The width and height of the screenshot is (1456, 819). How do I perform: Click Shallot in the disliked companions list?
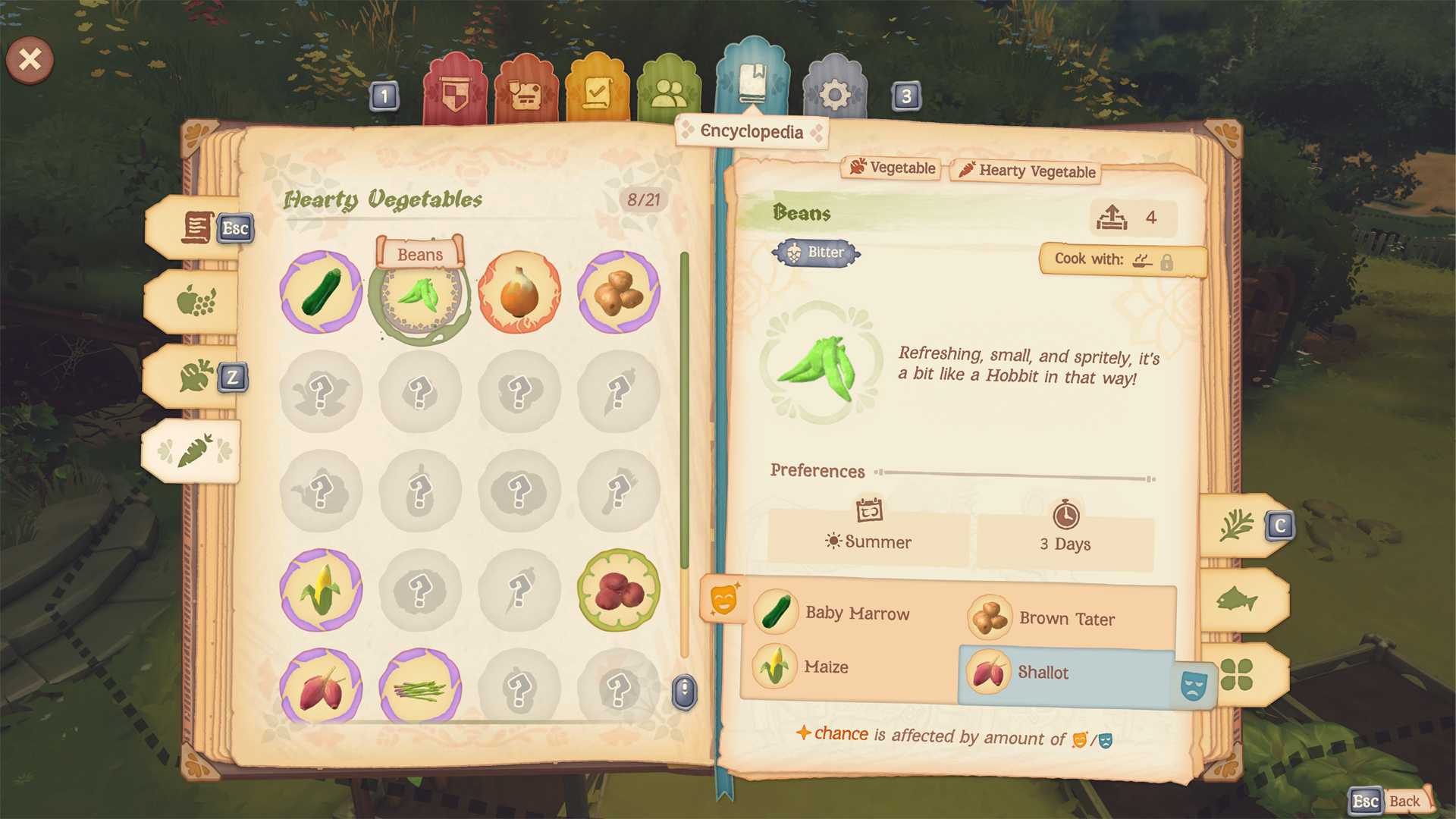(x=1043, y=673)
